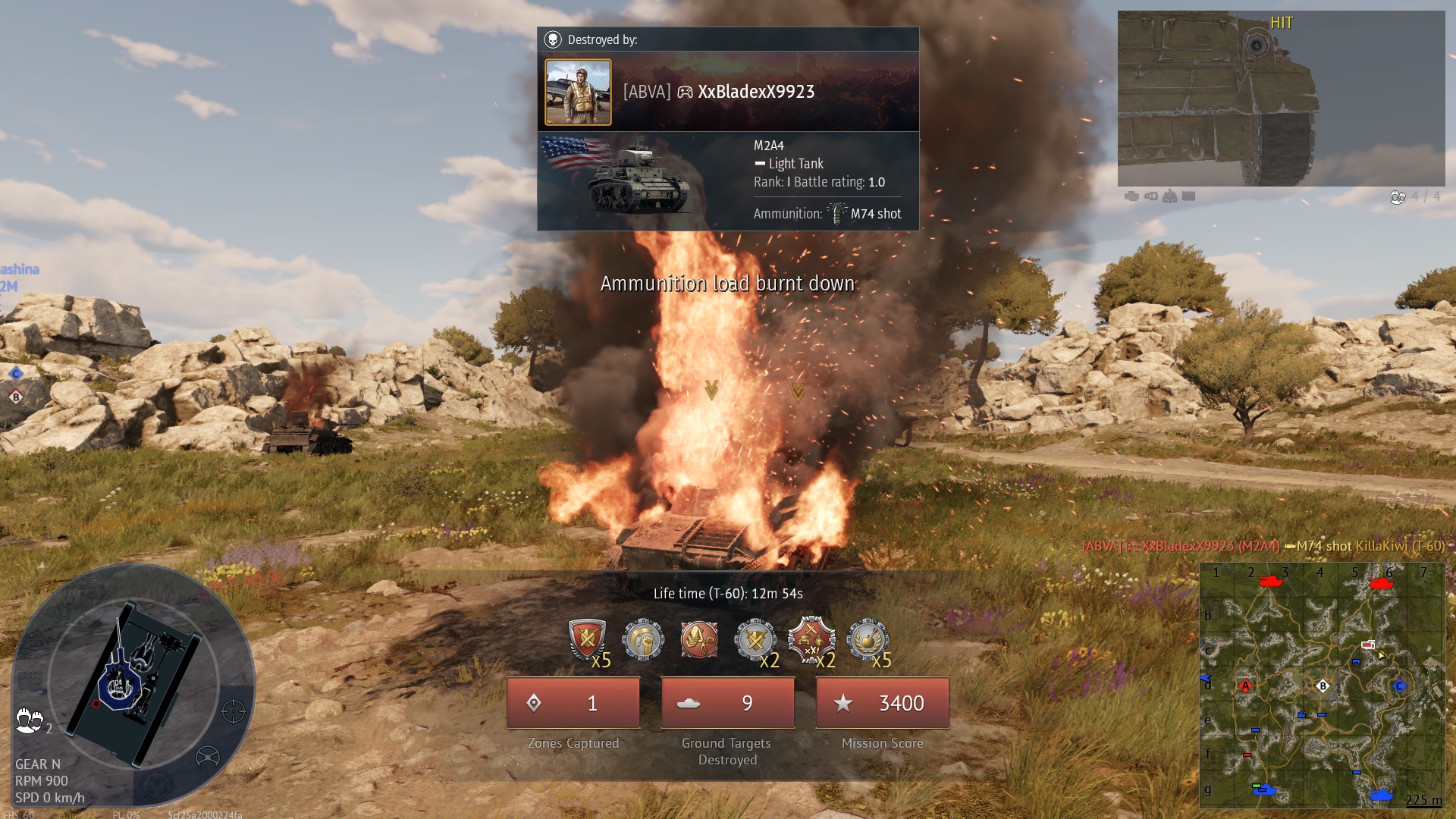The image size is (1456, 819).
Task: Open the hit camera replay panel
Action: tap(1281, 99)
